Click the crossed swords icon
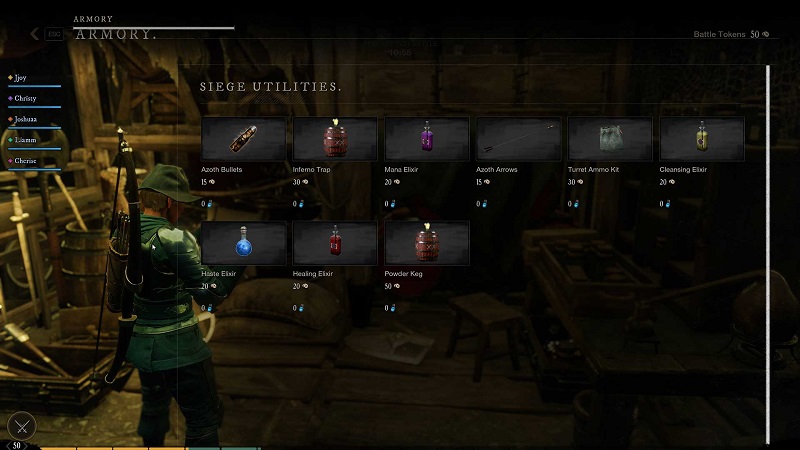This screenshot has height=450, width=800. click(22, 426)
